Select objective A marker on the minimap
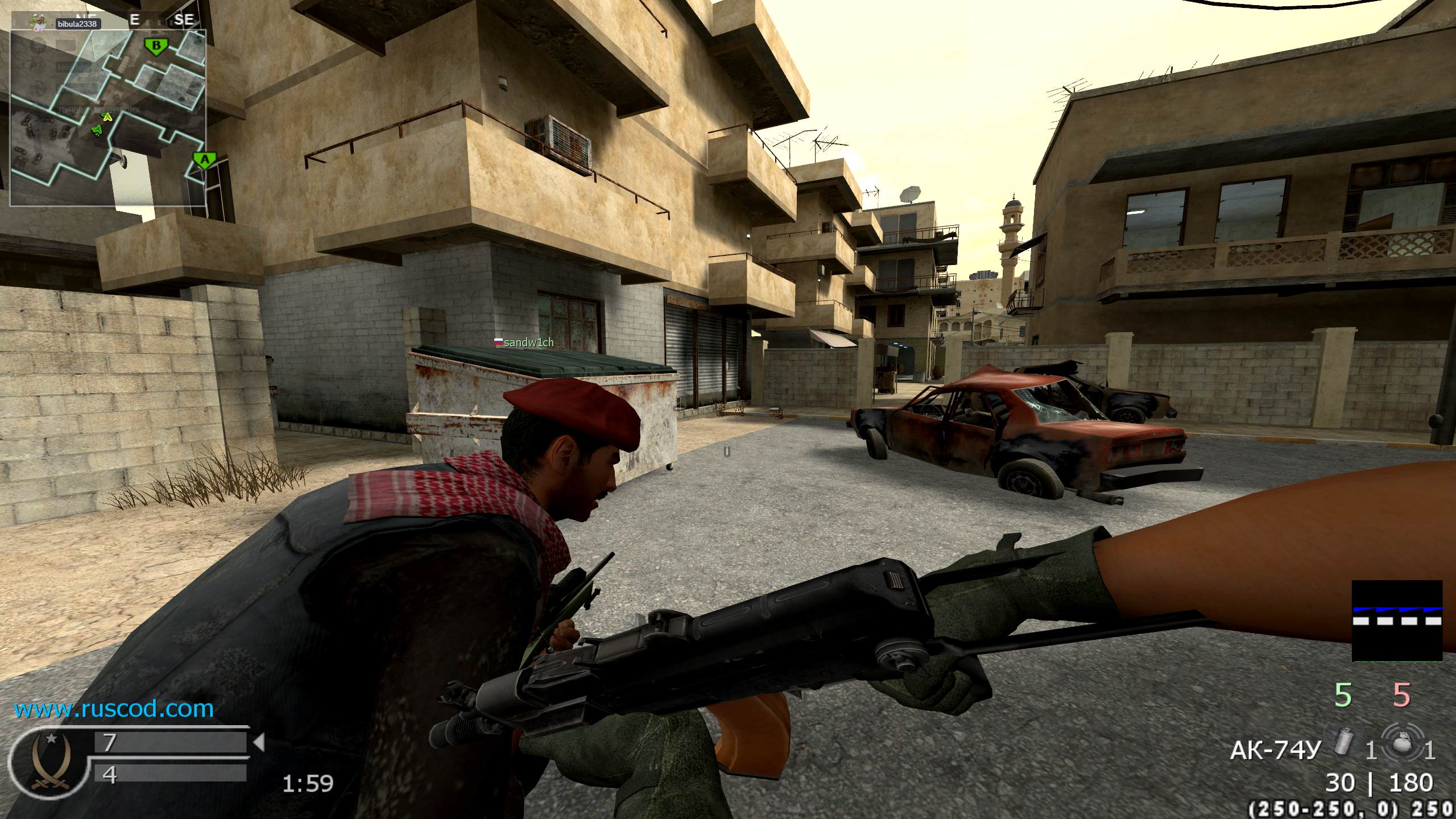Screen dimensions: 1456x819 [204, 160]
